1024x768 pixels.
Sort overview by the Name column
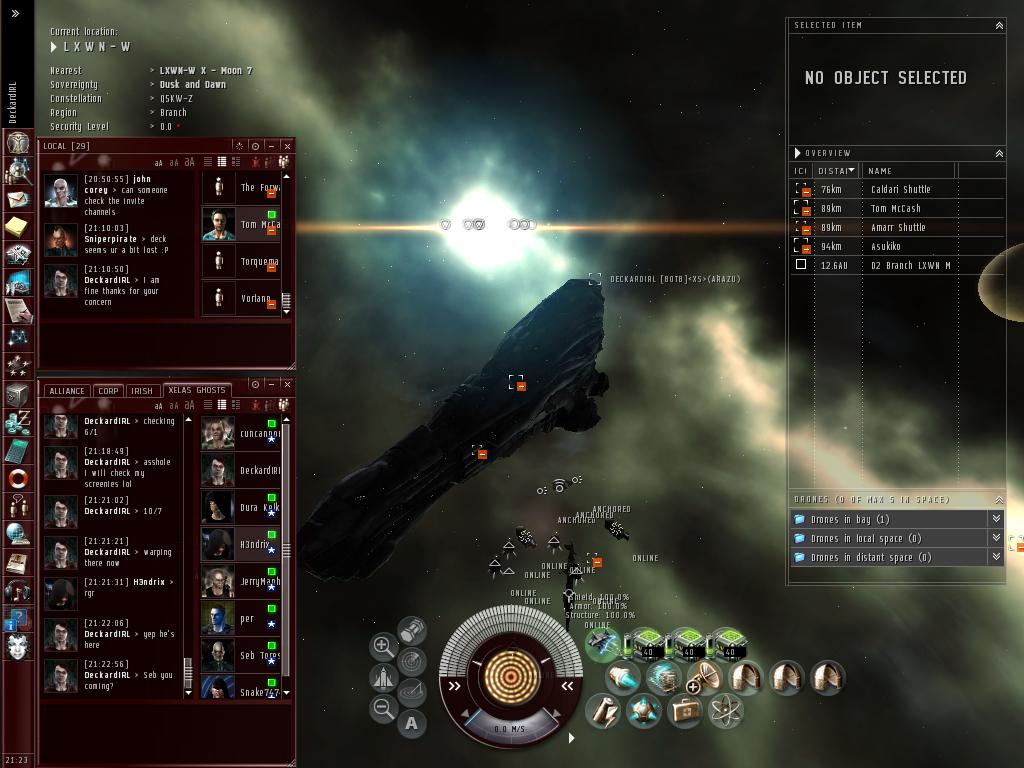tap(880, 171)
